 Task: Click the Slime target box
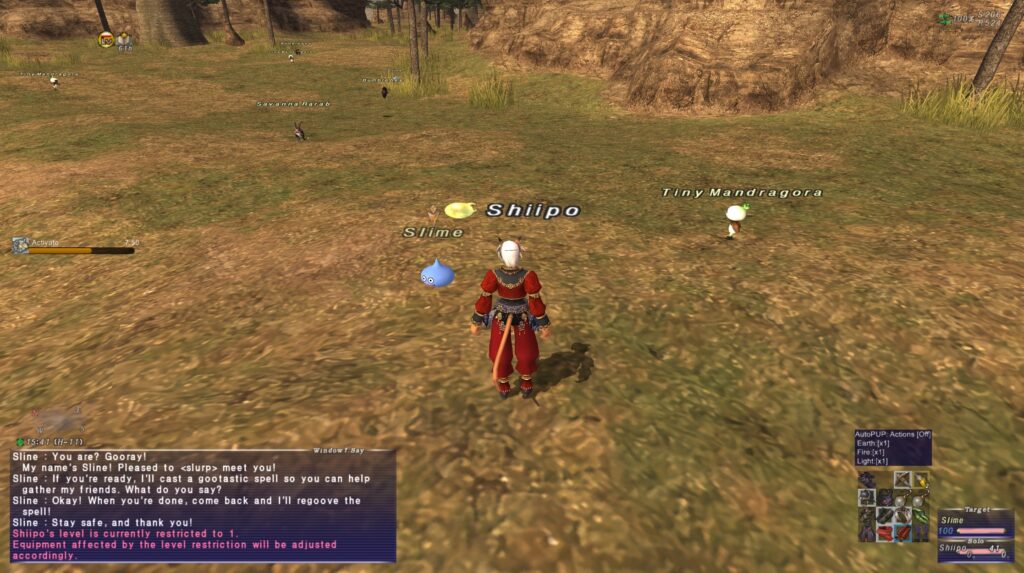coord(975,525)
